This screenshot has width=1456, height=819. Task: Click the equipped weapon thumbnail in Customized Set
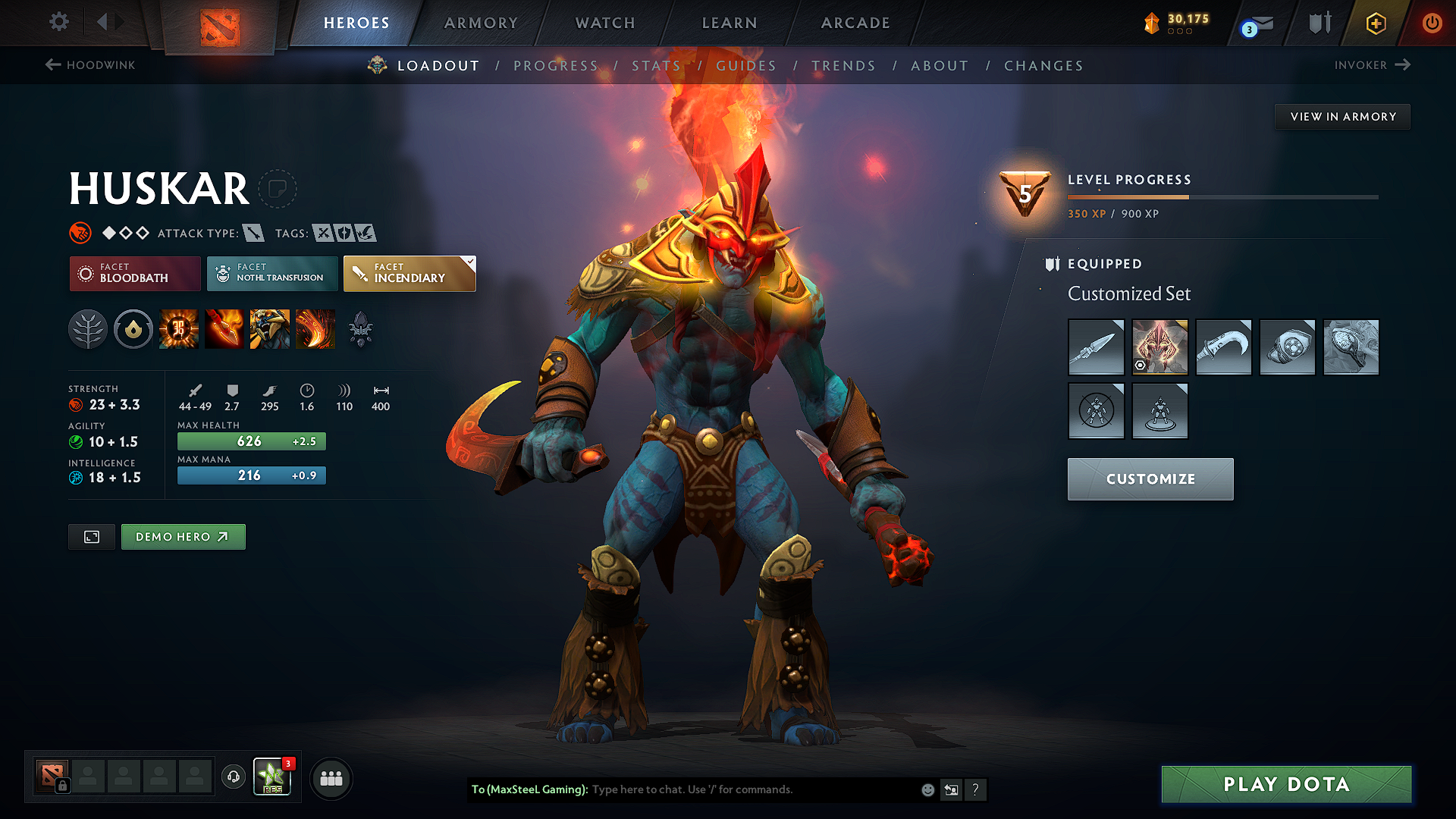[1096, 347]
